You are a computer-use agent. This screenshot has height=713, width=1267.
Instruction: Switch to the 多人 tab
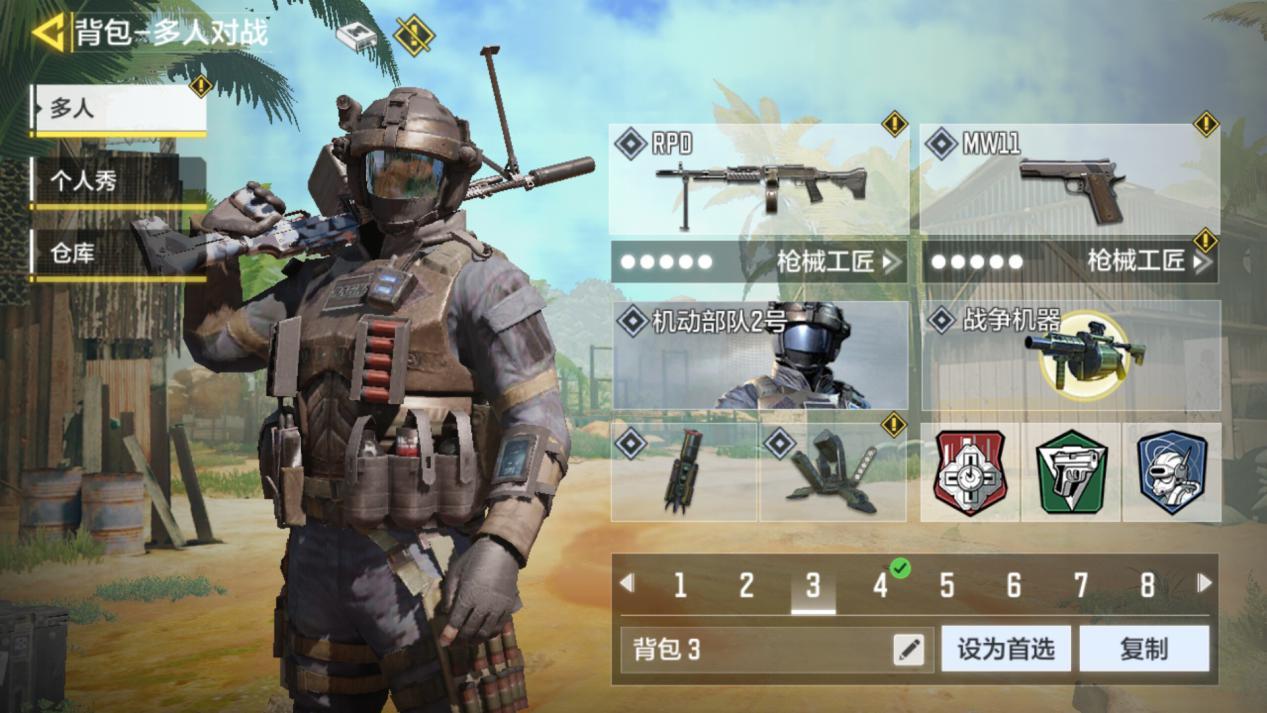pos(119,109)
